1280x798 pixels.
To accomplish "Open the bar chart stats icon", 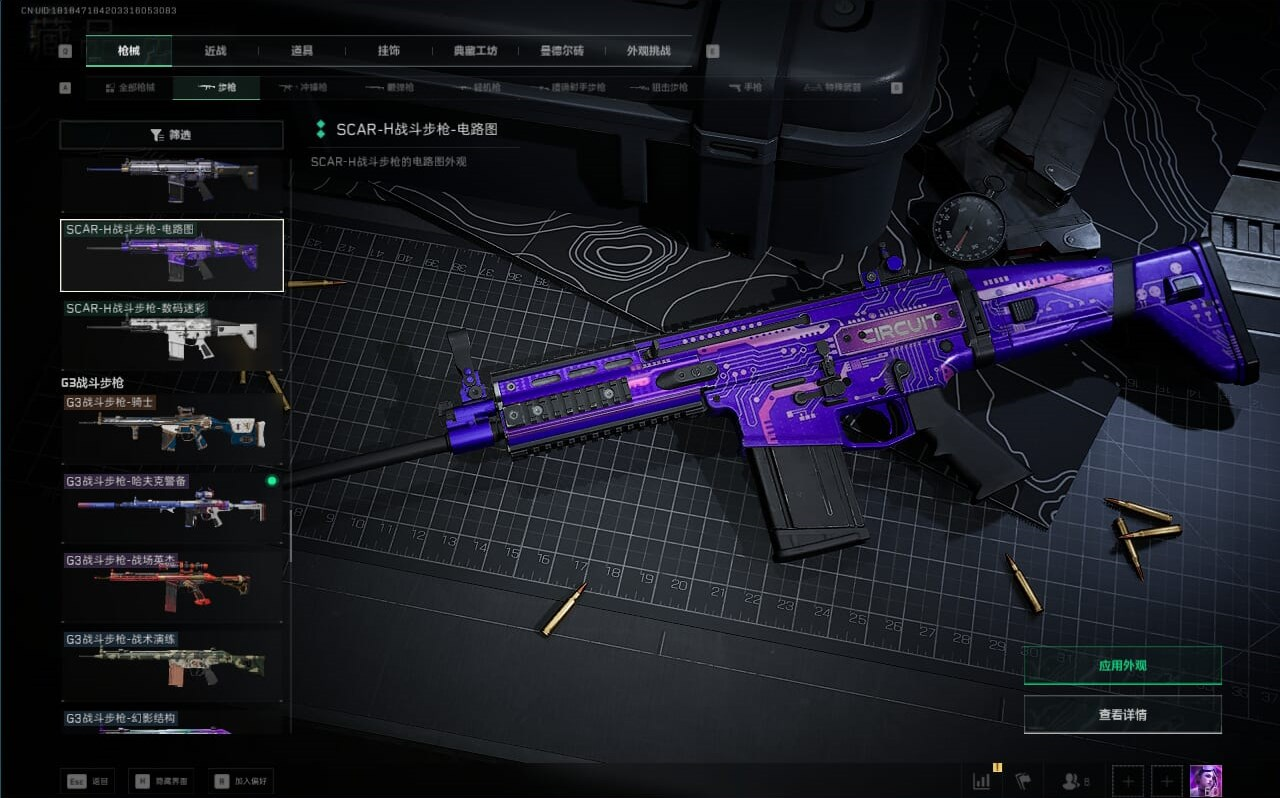I will [x=981, y=780].
